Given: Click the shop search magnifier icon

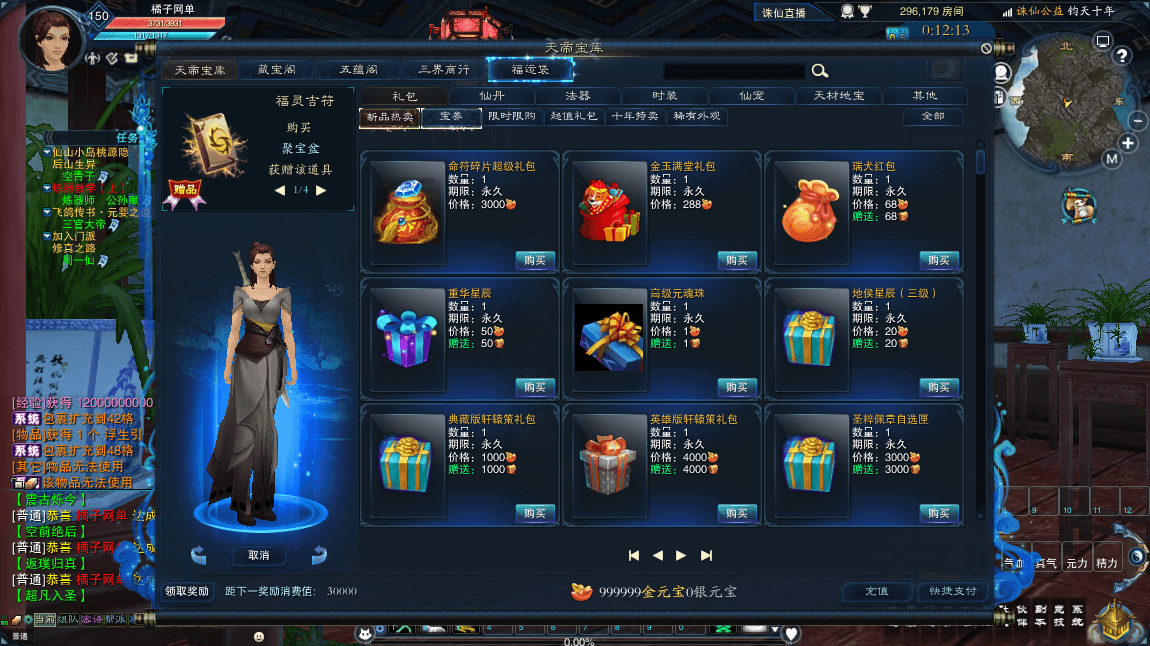Looking at the screenshot, I should tap(820, 70).
